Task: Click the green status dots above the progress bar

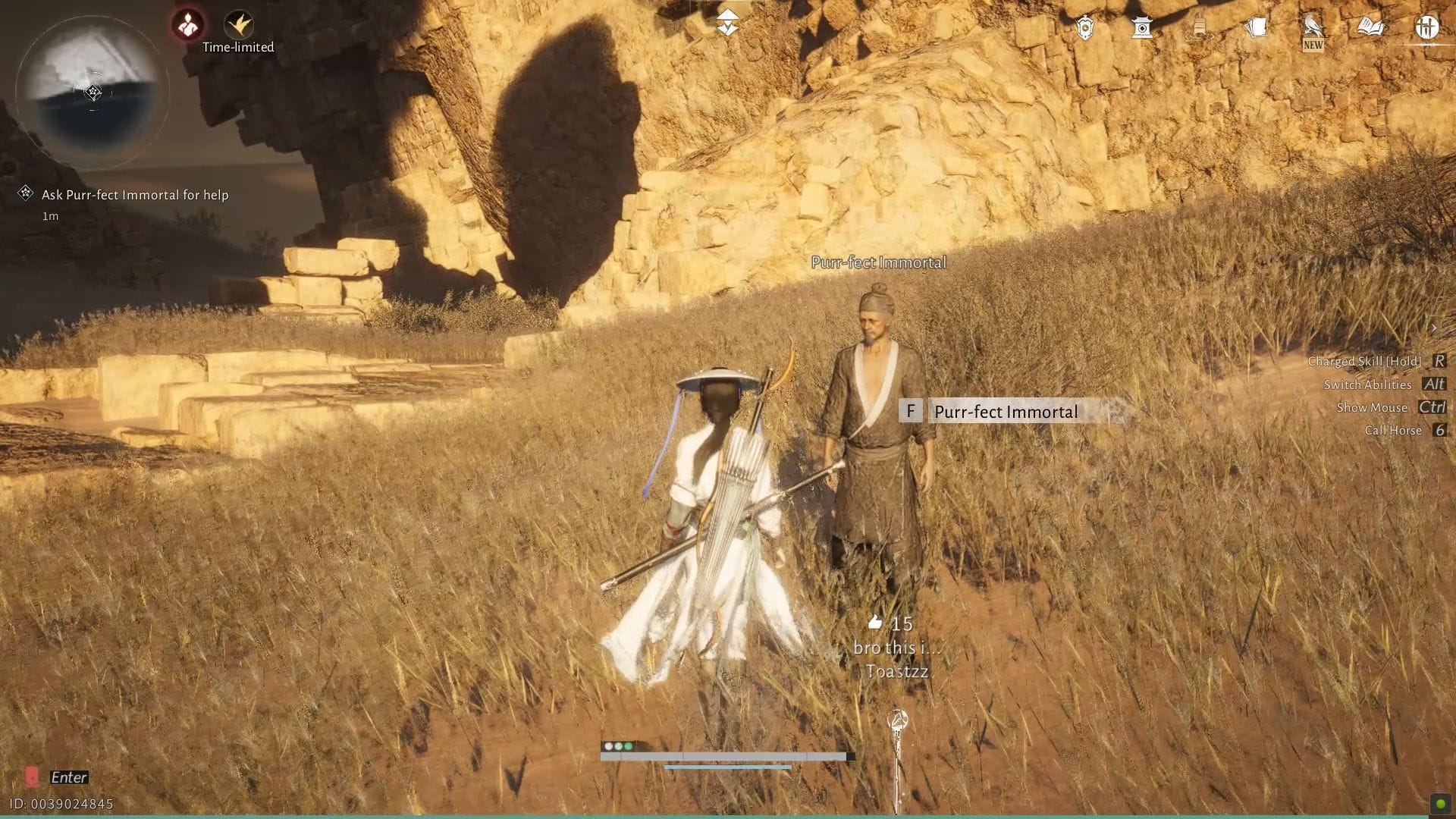Action: click(x=617, y=746)
